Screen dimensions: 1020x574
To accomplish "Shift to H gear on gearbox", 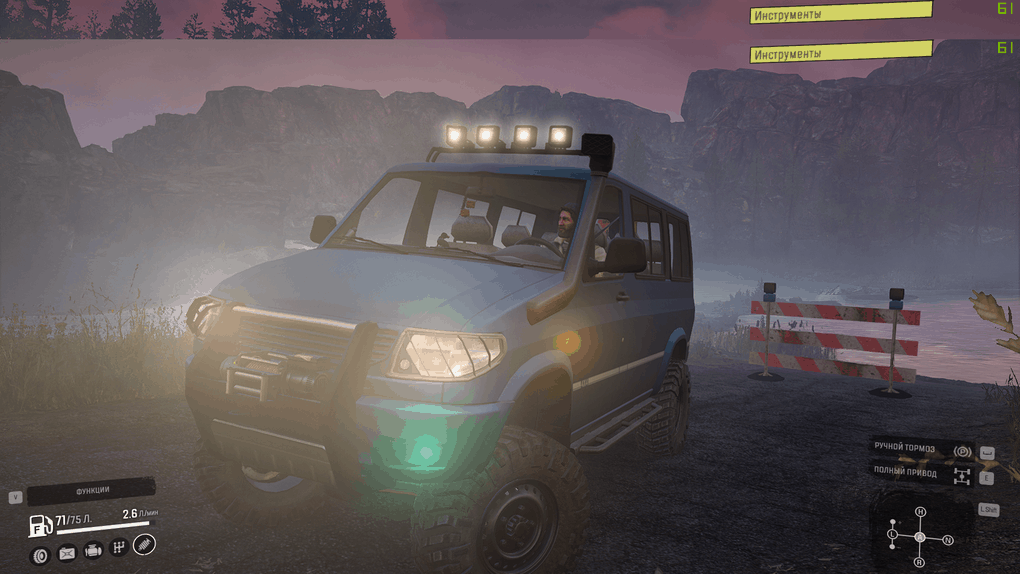I will [921, 512].
